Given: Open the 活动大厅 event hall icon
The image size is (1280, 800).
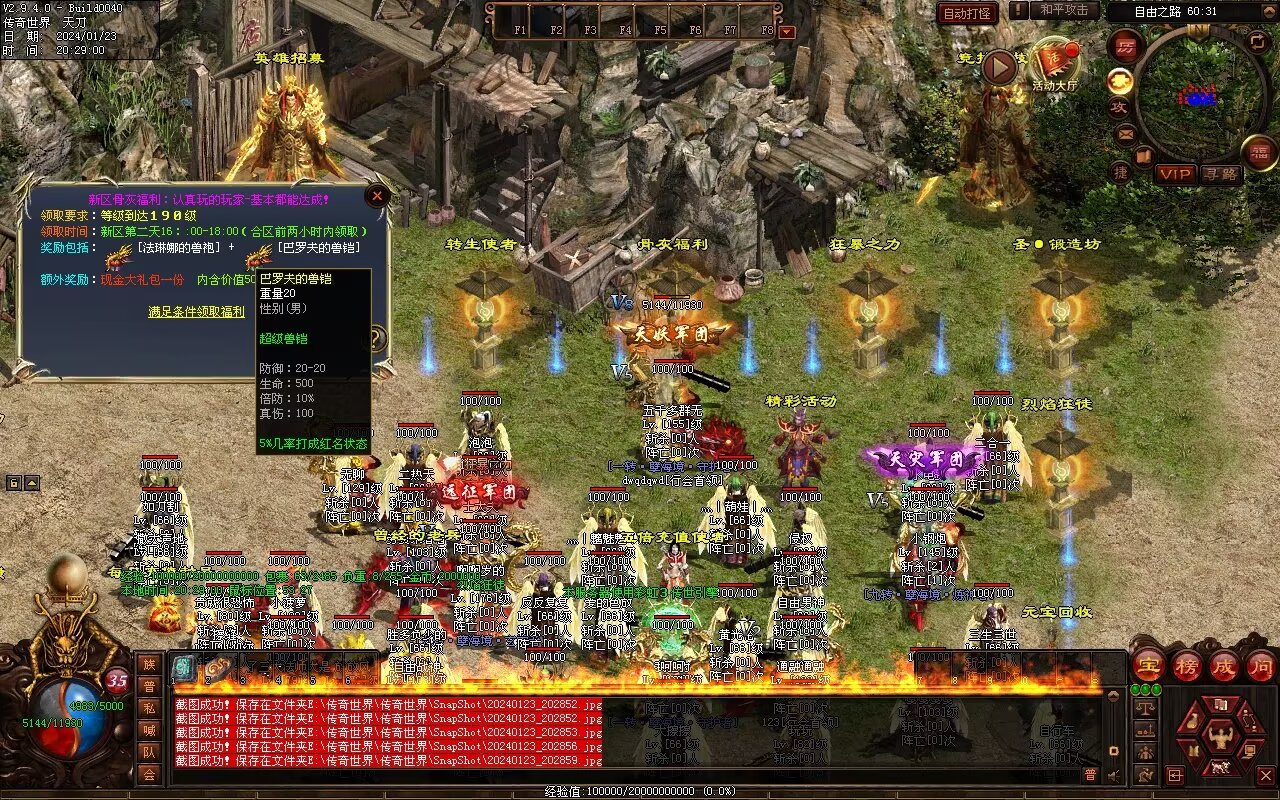Looking at the screenshot, I should click(1056, 62).
